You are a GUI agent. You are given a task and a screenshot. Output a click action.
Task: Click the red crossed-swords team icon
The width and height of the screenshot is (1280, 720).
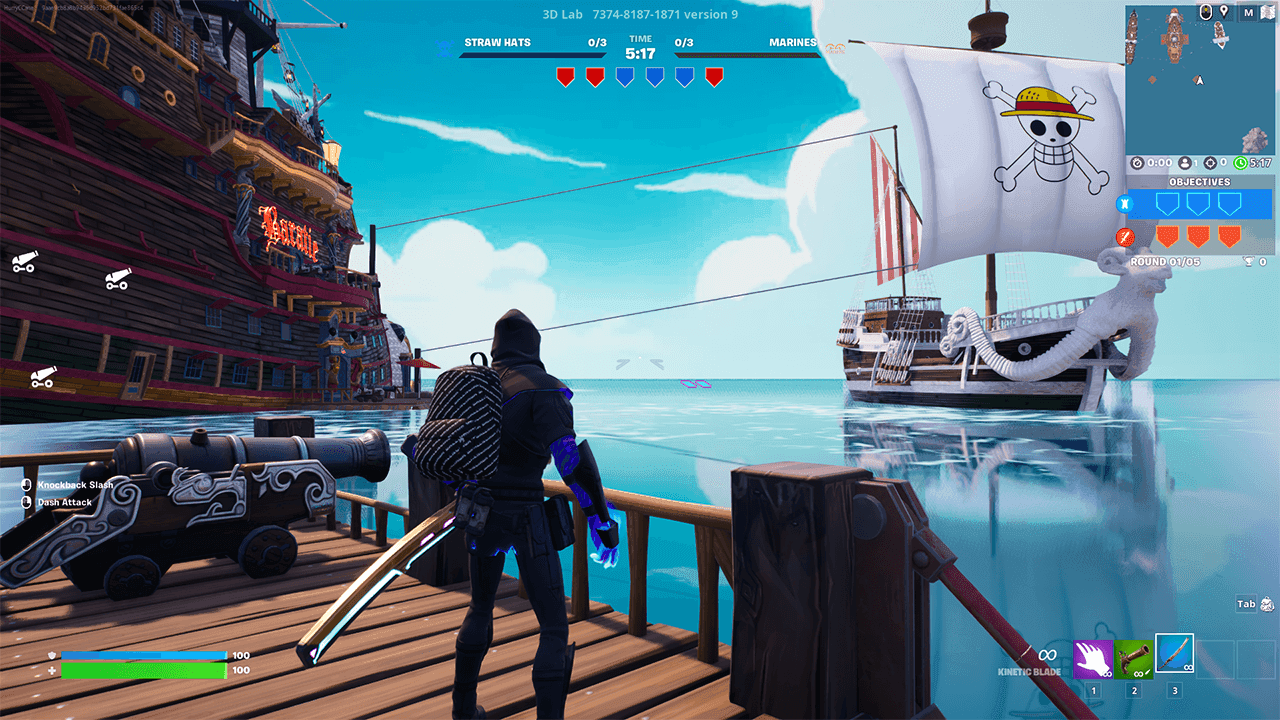[1123, 237]
